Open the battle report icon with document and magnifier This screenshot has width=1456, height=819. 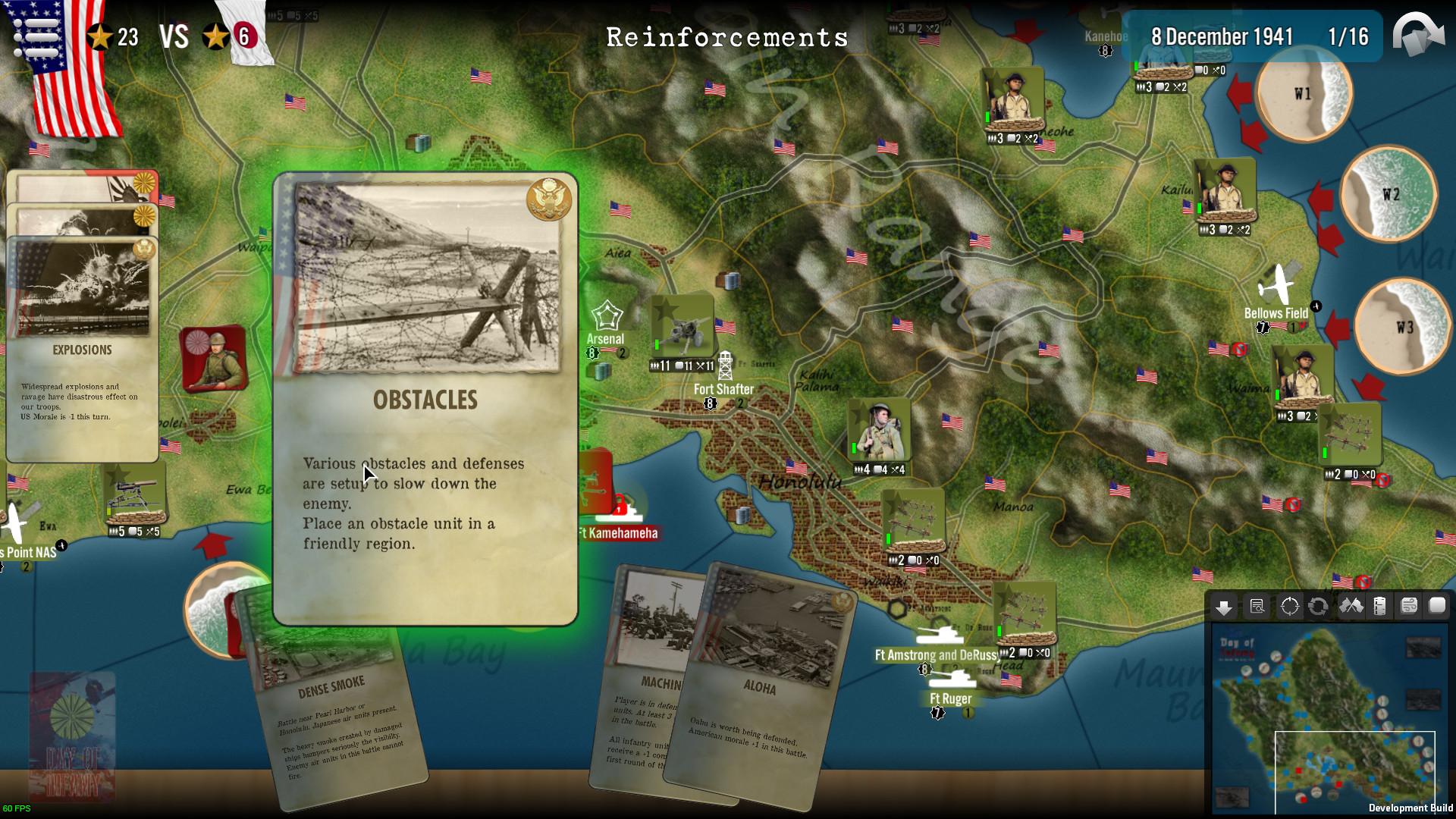pos(1257,607)
